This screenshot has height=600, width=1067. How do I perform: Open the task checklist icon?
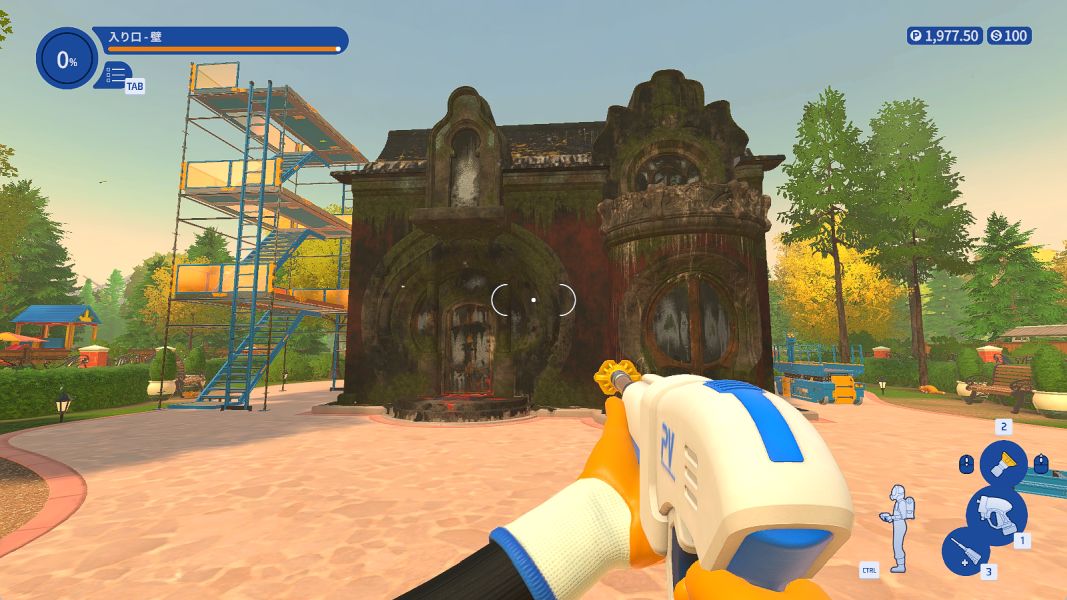(x=116, y=75)
